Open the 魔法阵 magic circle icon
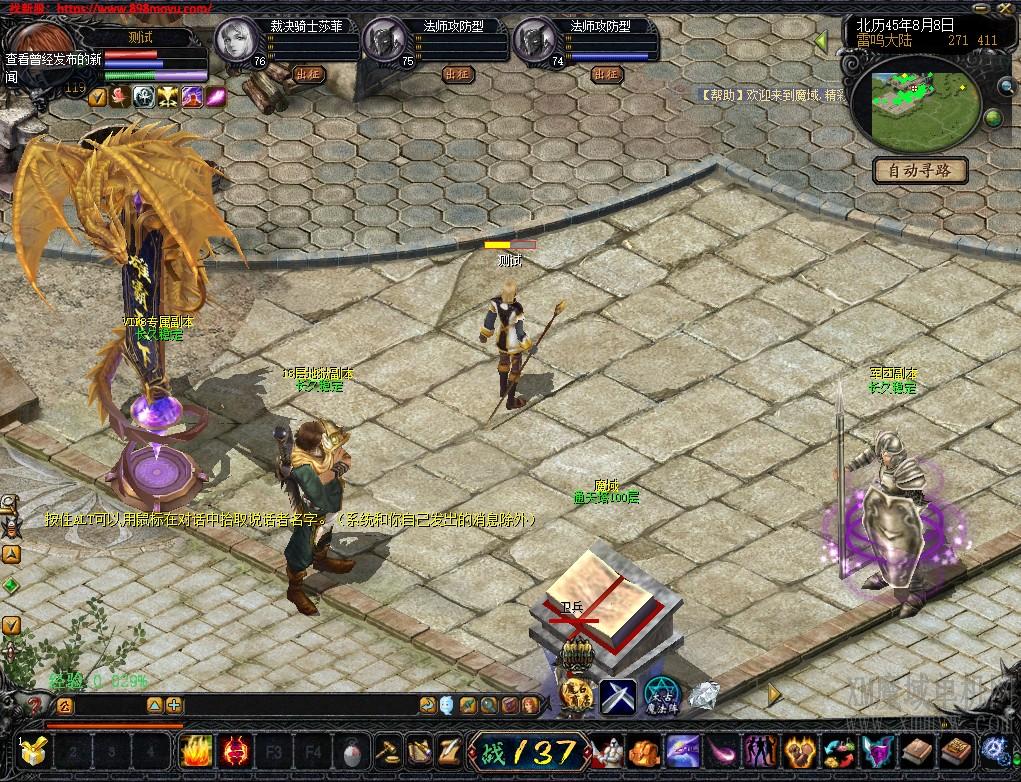The height and width of the screenshot is (782, 1021). (x=660, y=694)
